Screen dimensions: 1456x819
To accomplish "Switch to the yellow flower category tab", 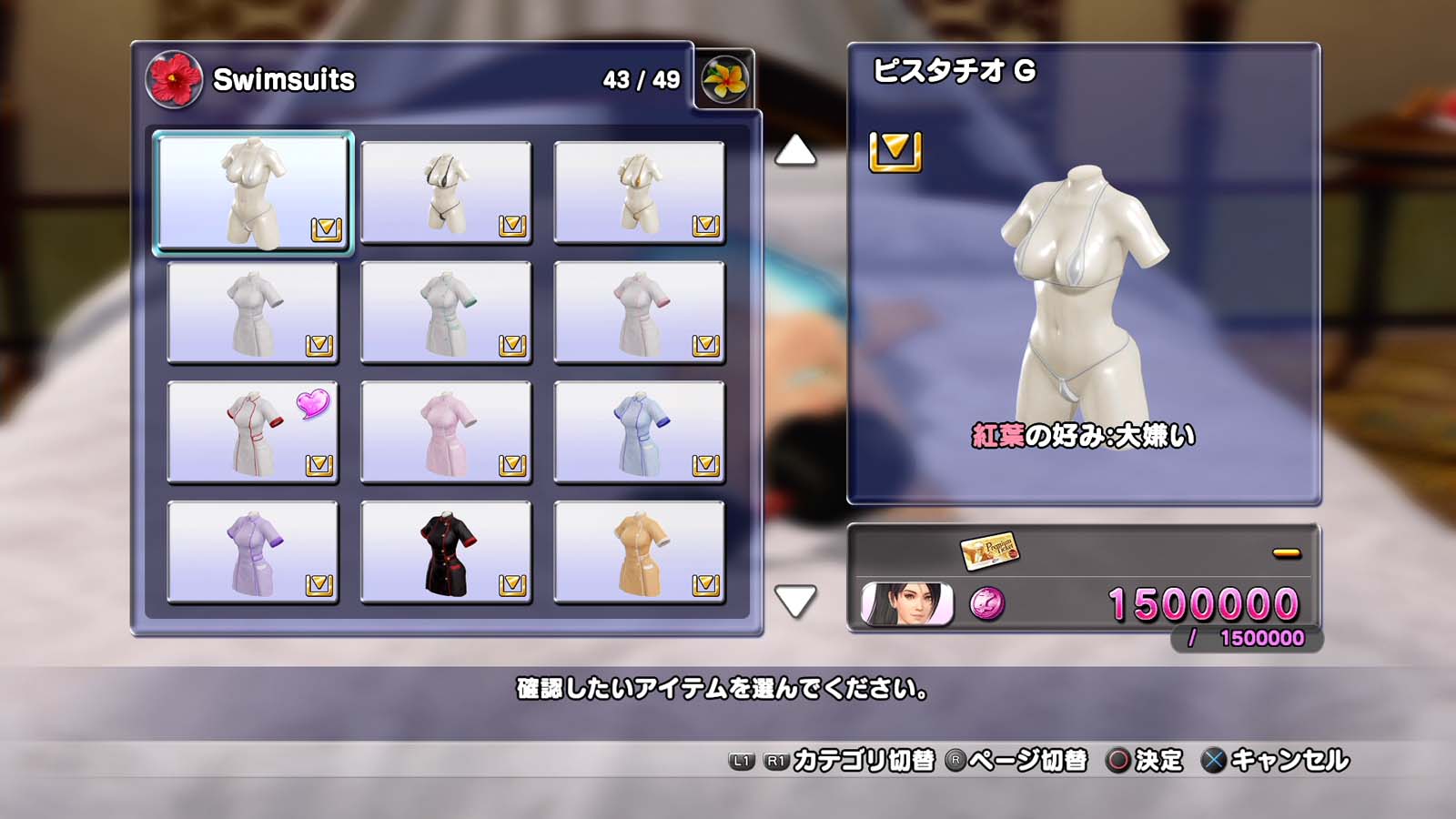I will 725,79.
